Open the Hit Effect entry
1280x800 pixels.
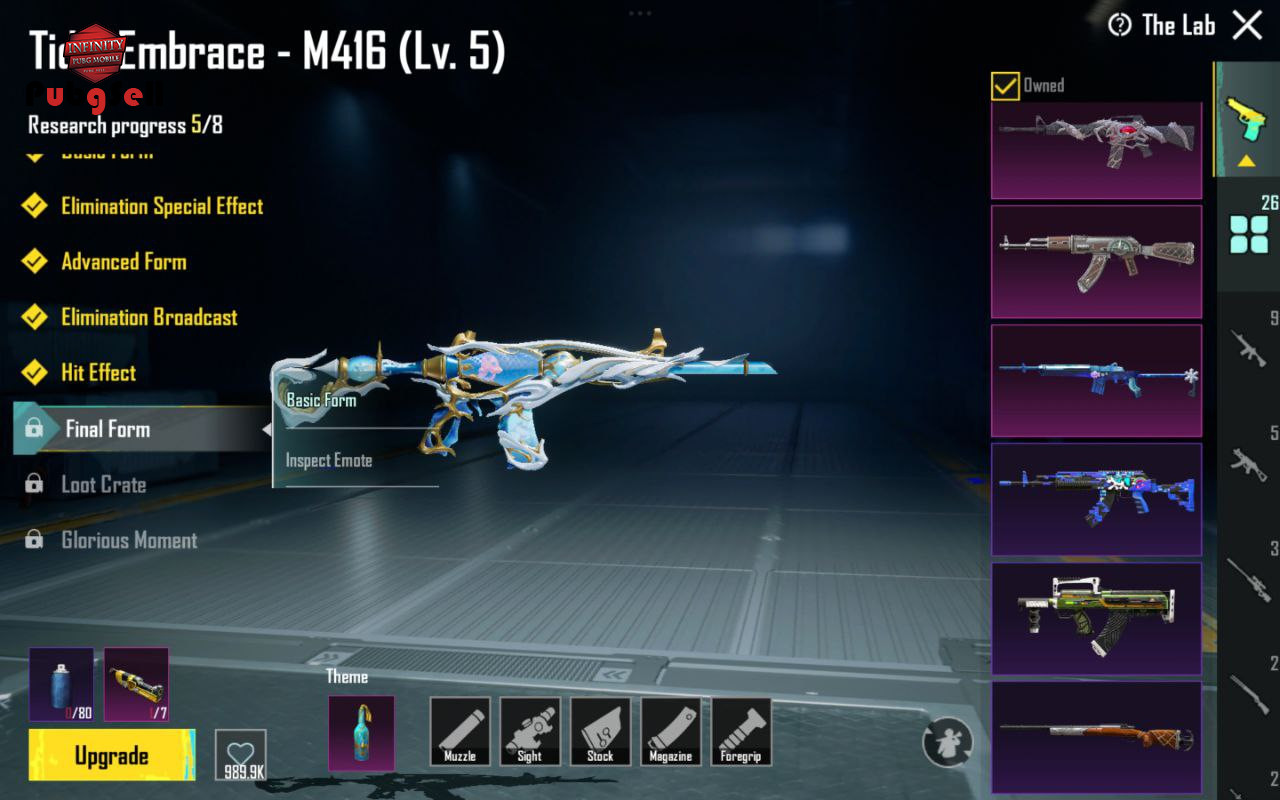[99, 373]
